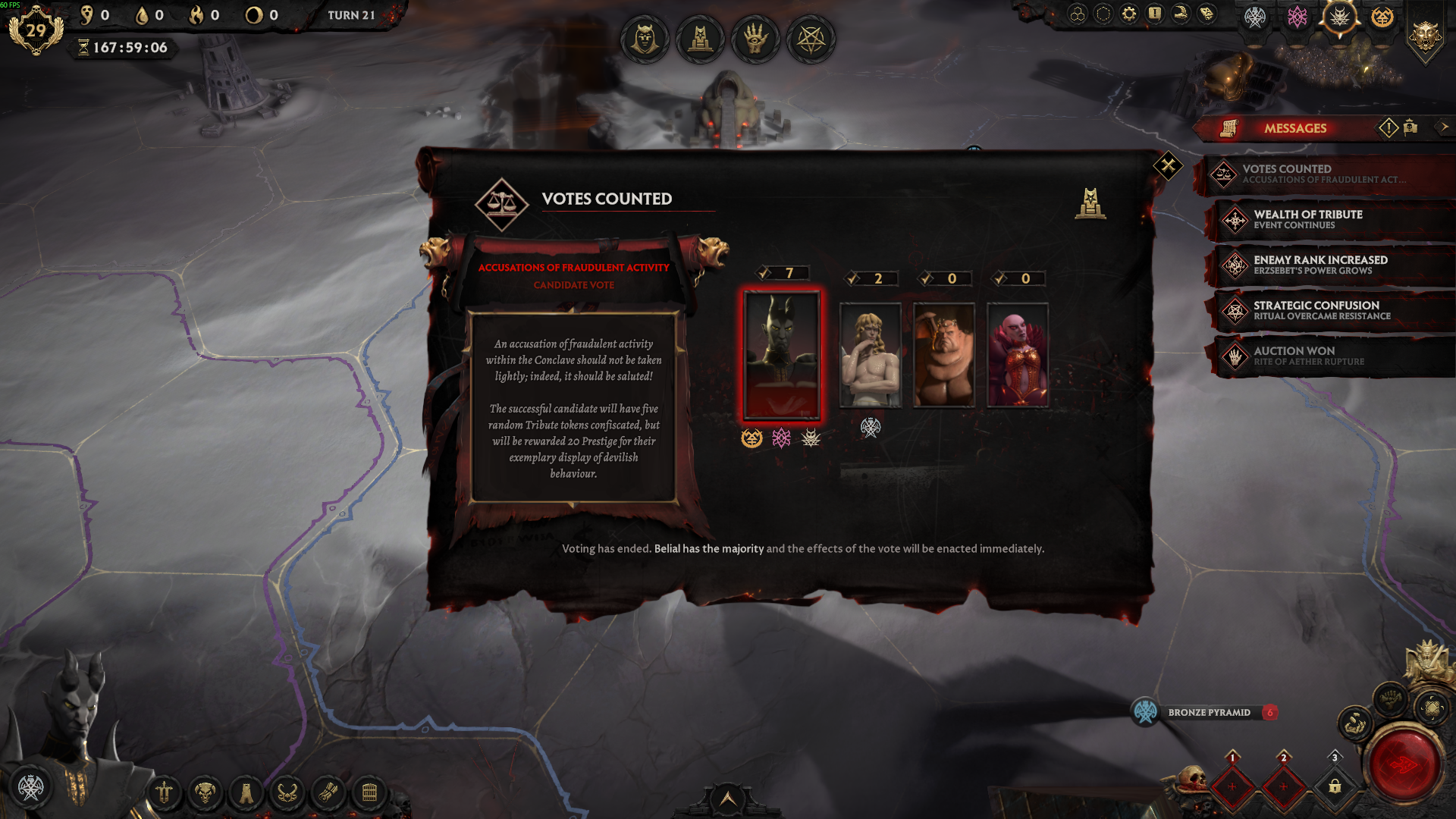Select the blonde angel candidate portrait
Image resolution: width=1456 pixels, height=819 pixels.
[871, 355]
